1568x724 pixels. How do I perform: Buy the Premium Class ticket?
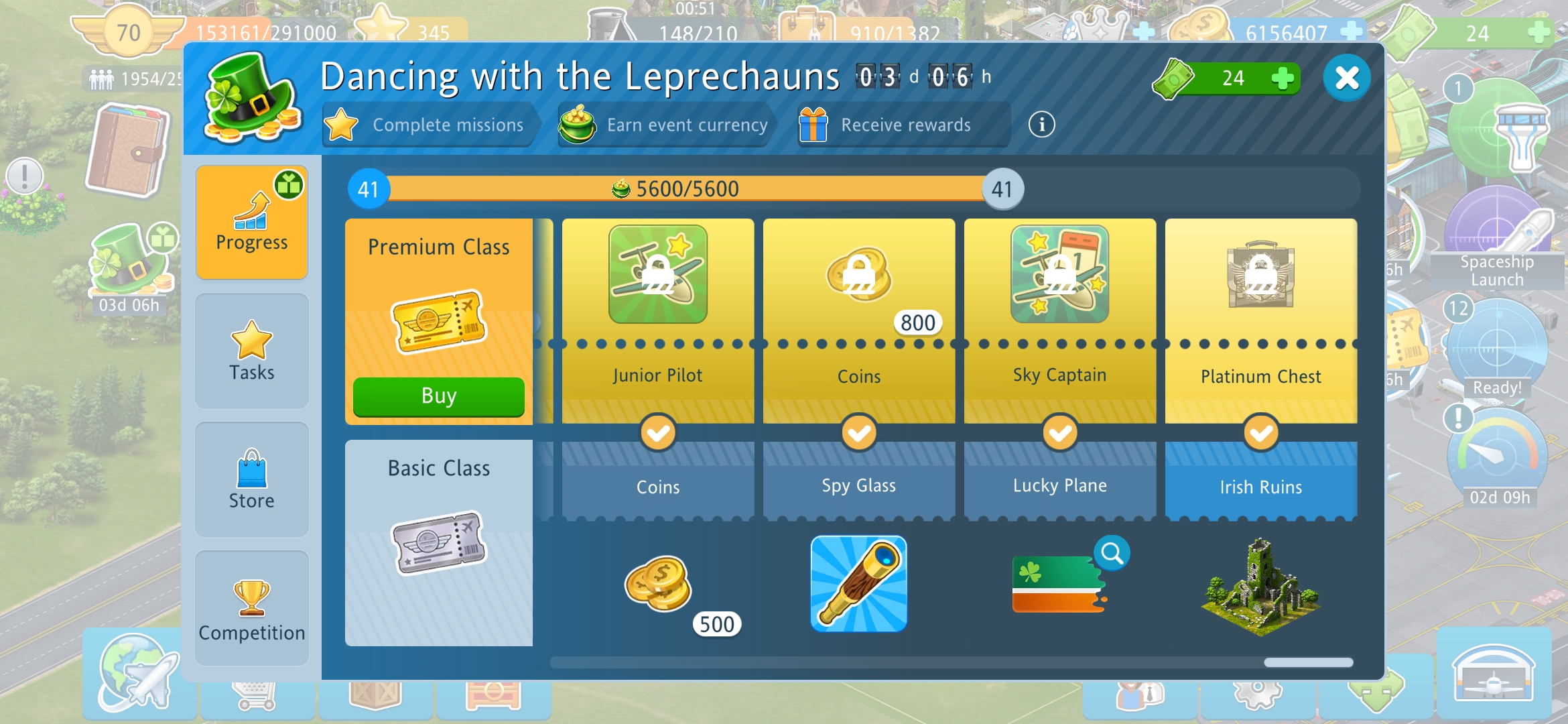pos(438,396)
